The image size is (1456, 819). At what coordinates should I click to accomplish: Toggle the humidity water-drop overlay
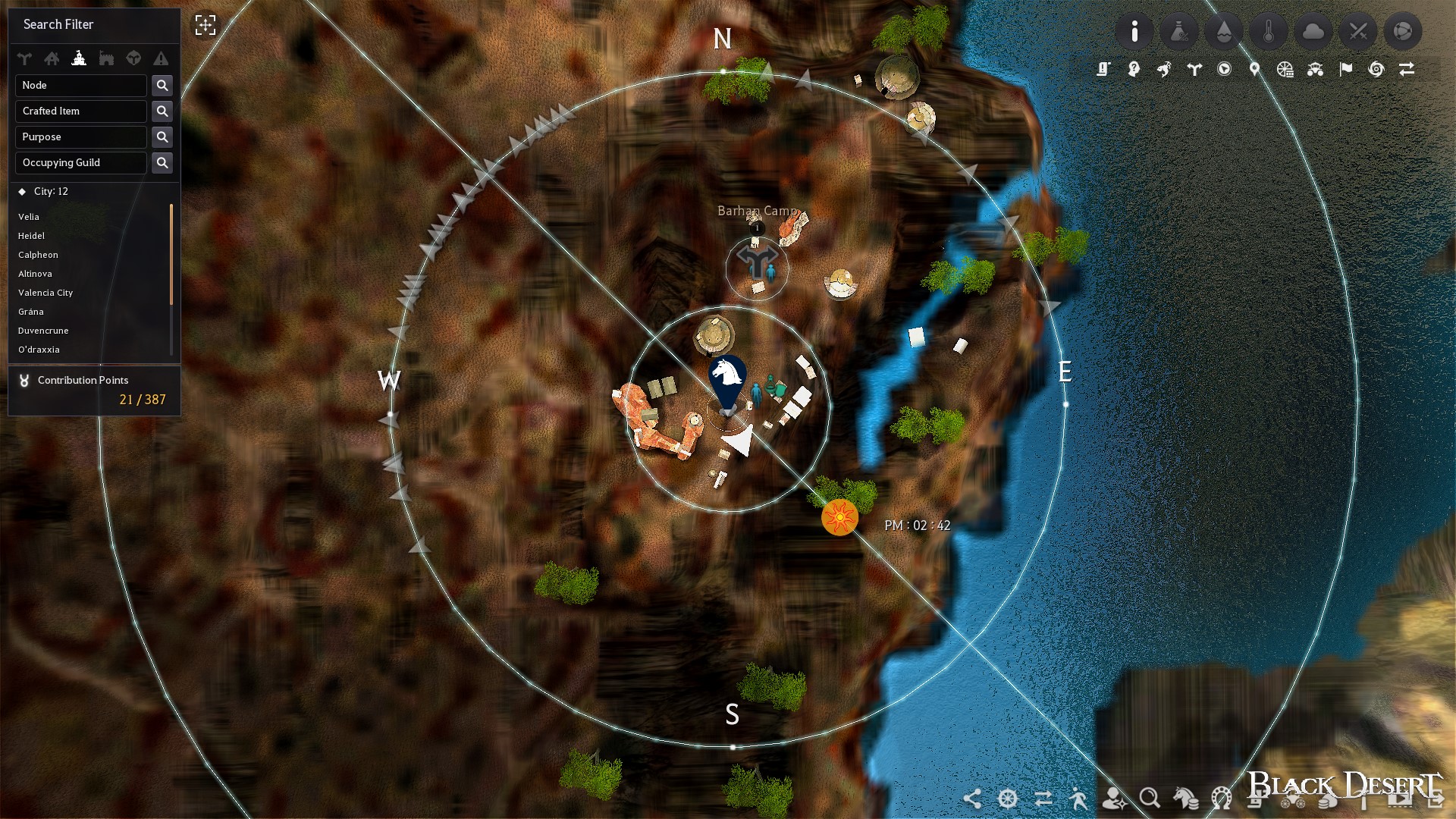[x=1224, y=31]
